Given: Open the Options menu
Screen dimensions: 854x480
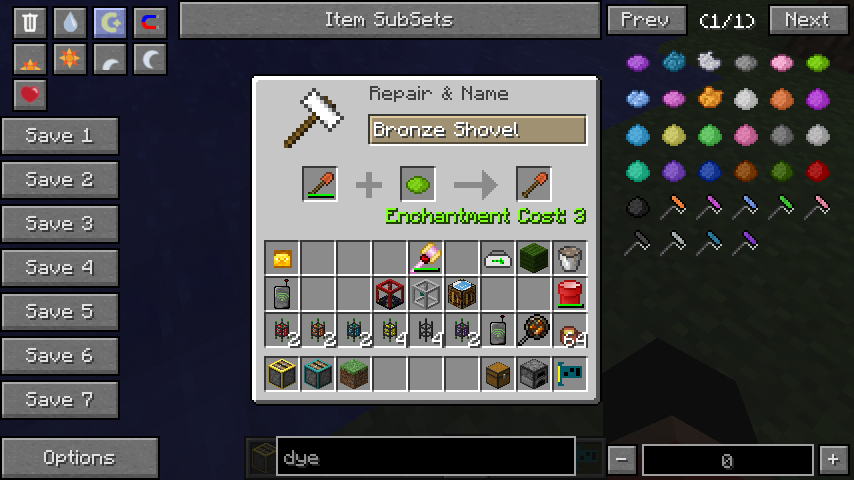Looking at the screenshot, I should click(x=80, y=458).
